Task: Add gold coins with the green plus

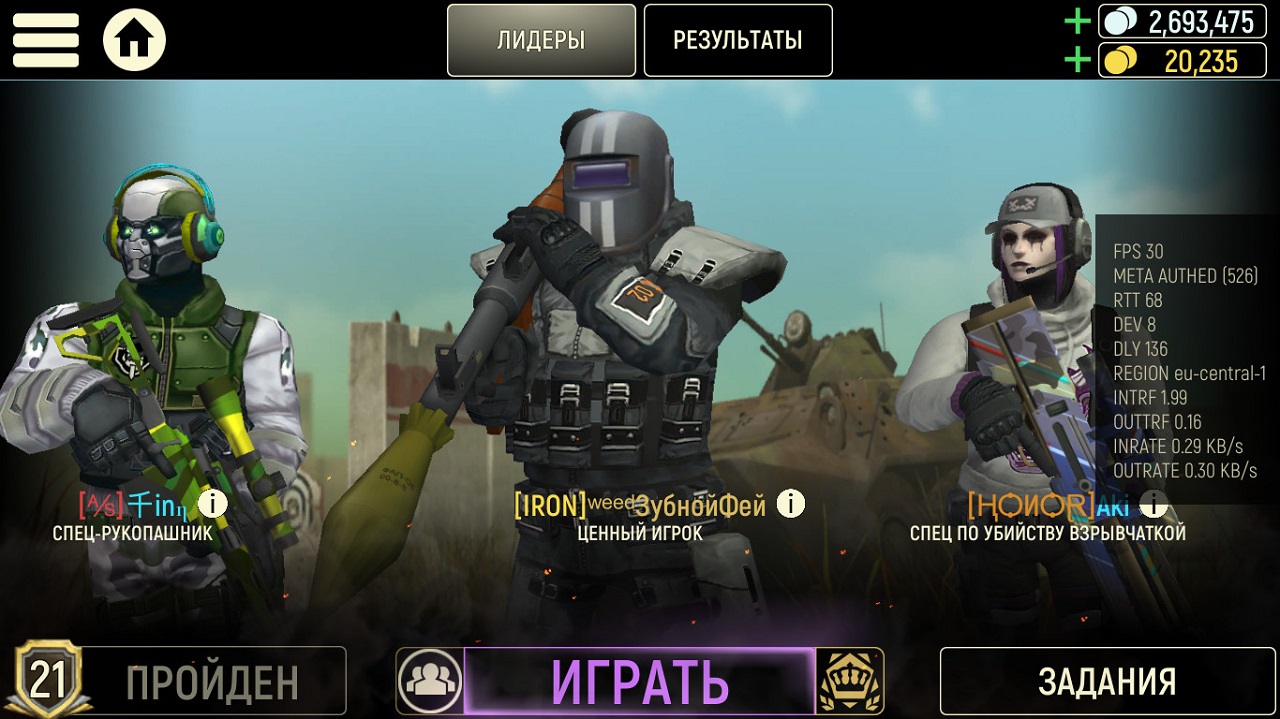Action: (x=1077, y=61)
